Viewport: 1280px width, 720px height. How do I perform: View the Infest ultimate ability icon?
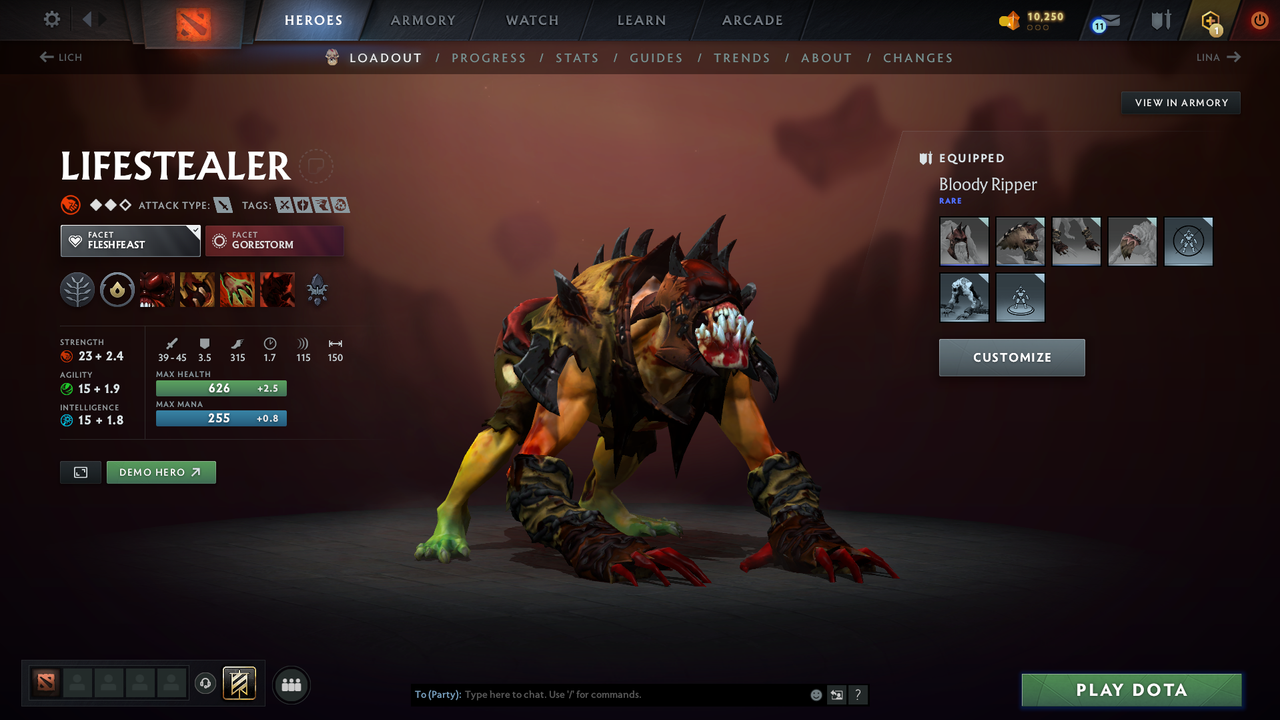click(277, 289)
